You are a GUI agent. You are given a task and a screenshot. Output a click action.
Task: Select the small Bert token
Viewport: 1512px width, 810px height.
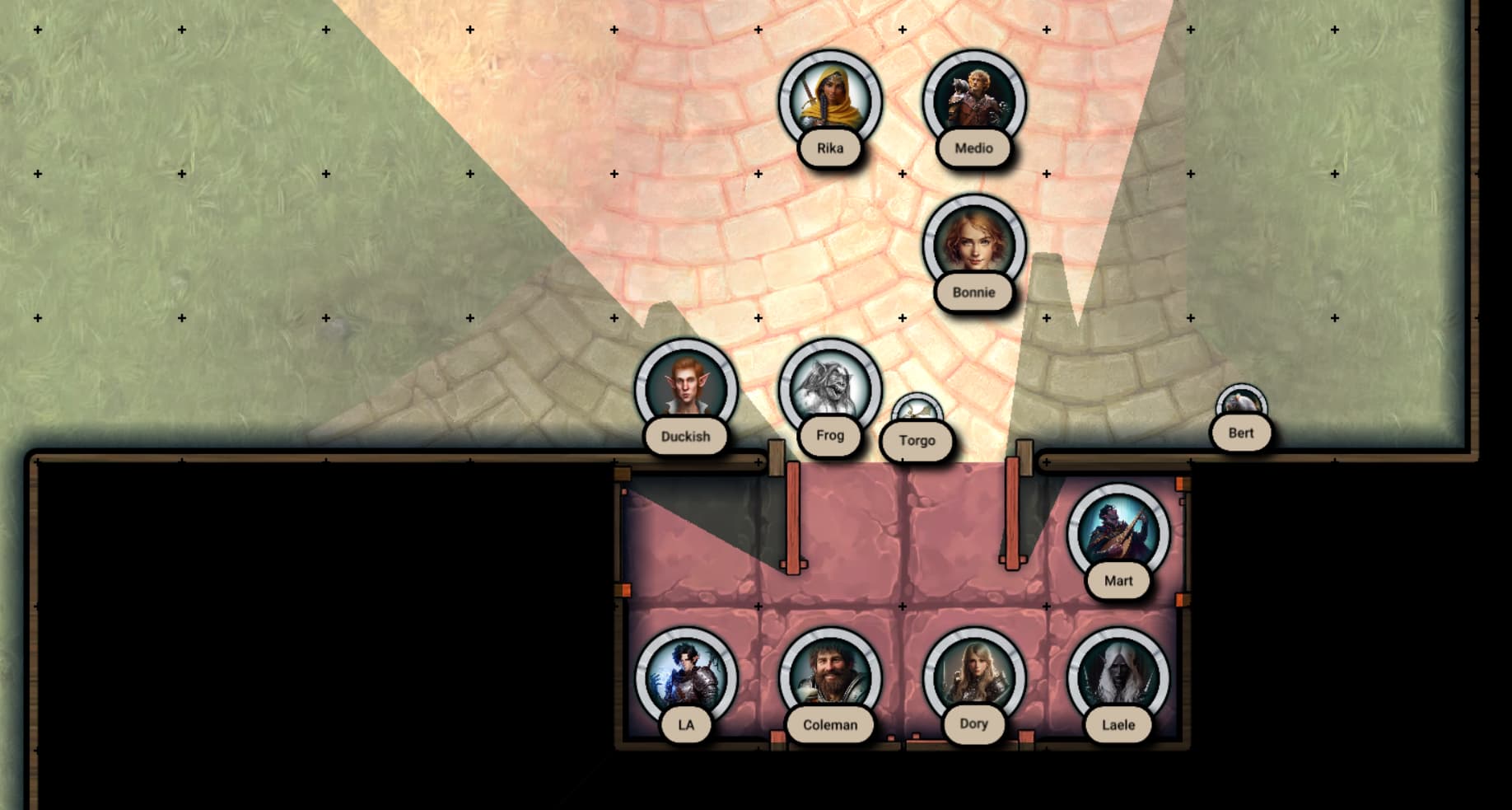pos(1241,405)
